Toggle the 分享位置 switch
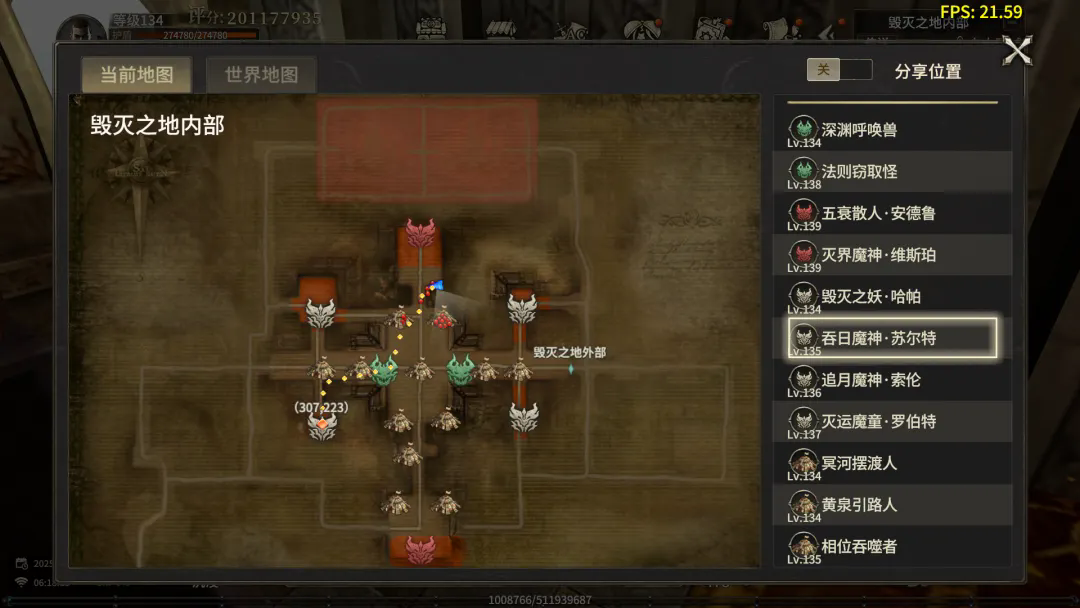This screenshot has height=608, width=1080. point(839,70)
